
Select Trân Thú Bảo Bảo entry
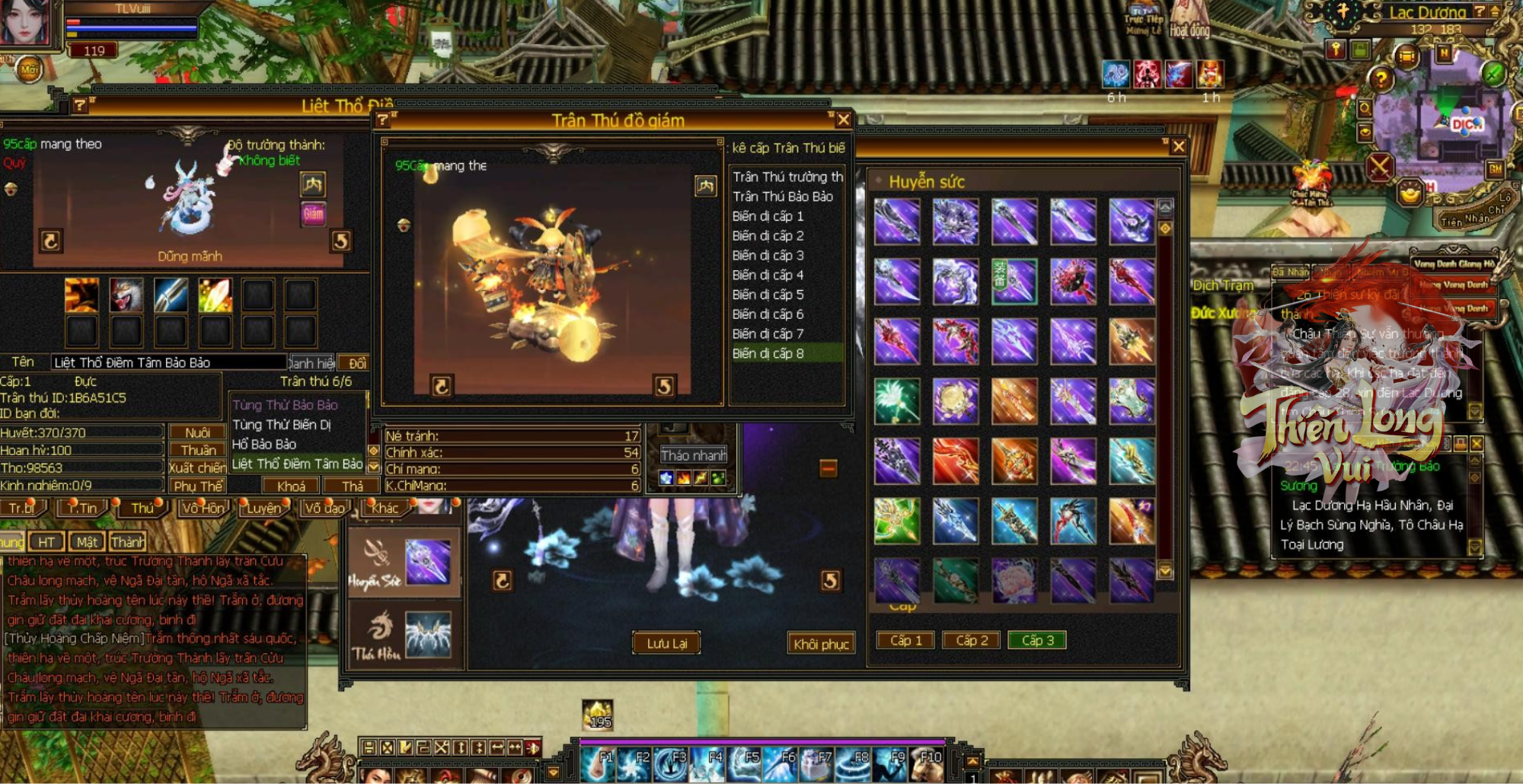pos(783,196)
